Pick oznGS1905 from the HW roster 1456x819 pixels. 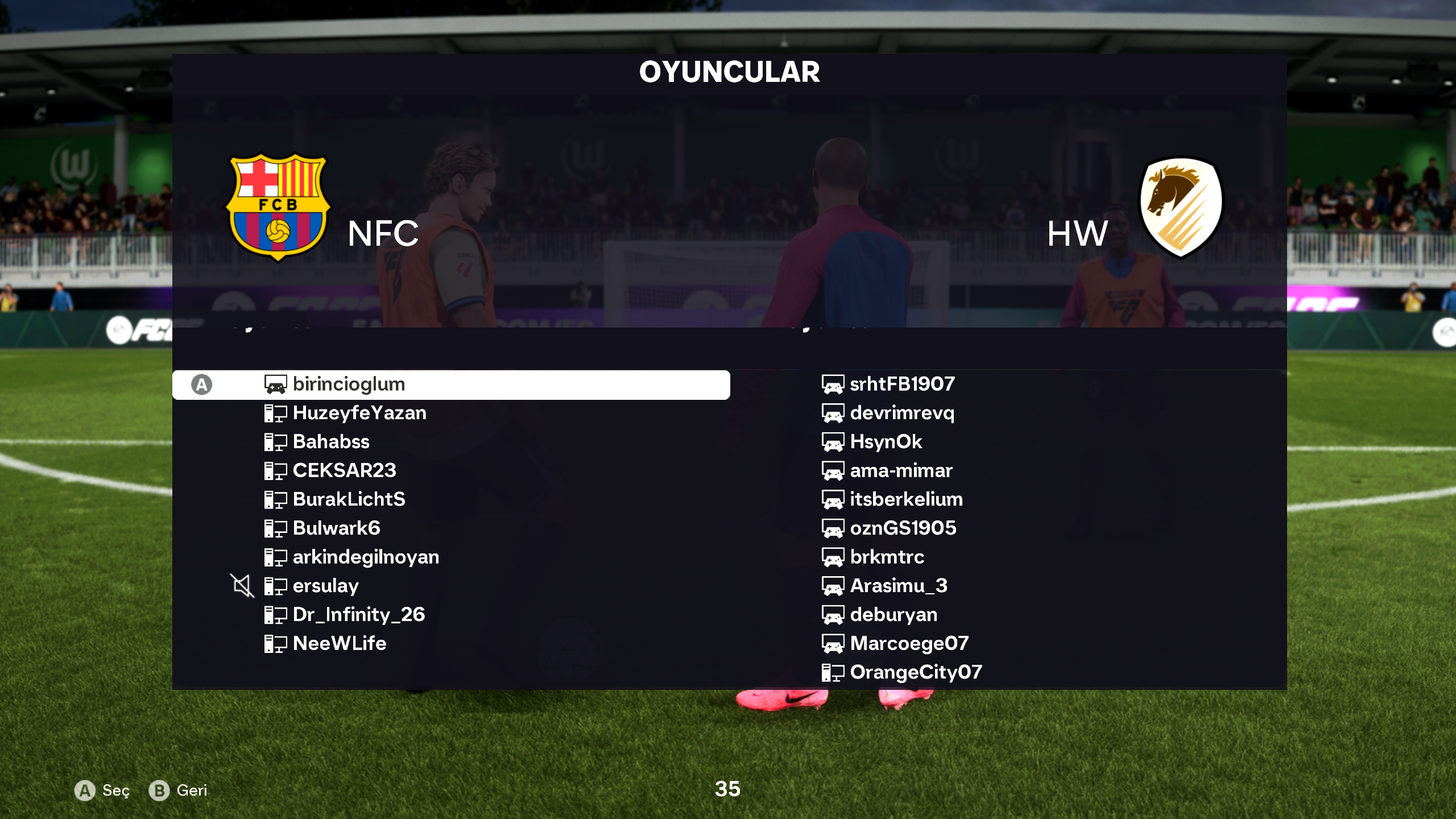coord(903,528)
